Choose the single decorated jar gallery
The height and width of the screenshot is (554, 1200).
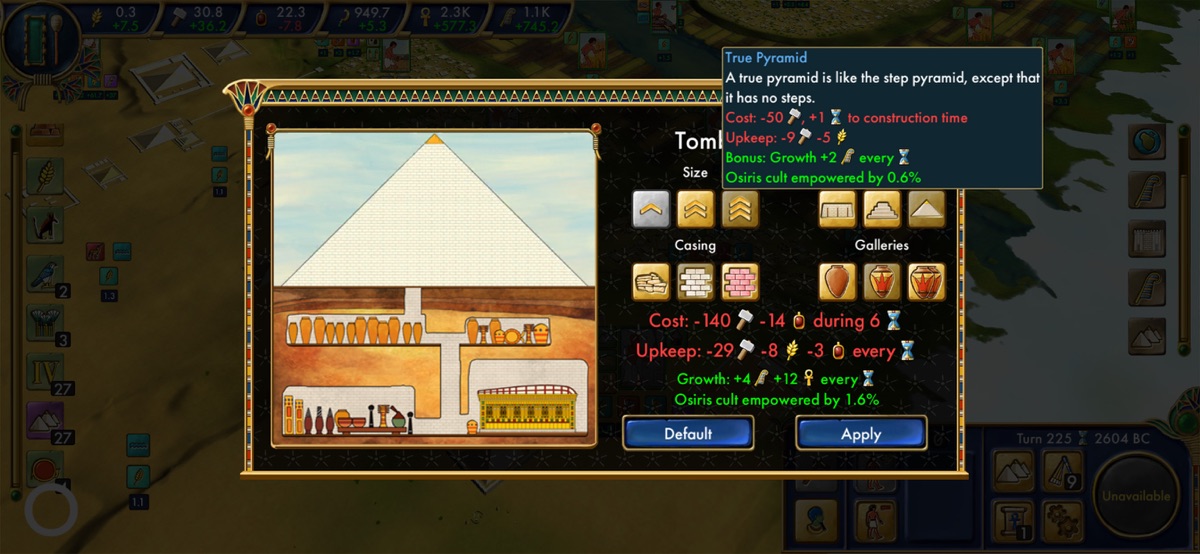pyautogui.click(x=883, y=282)
